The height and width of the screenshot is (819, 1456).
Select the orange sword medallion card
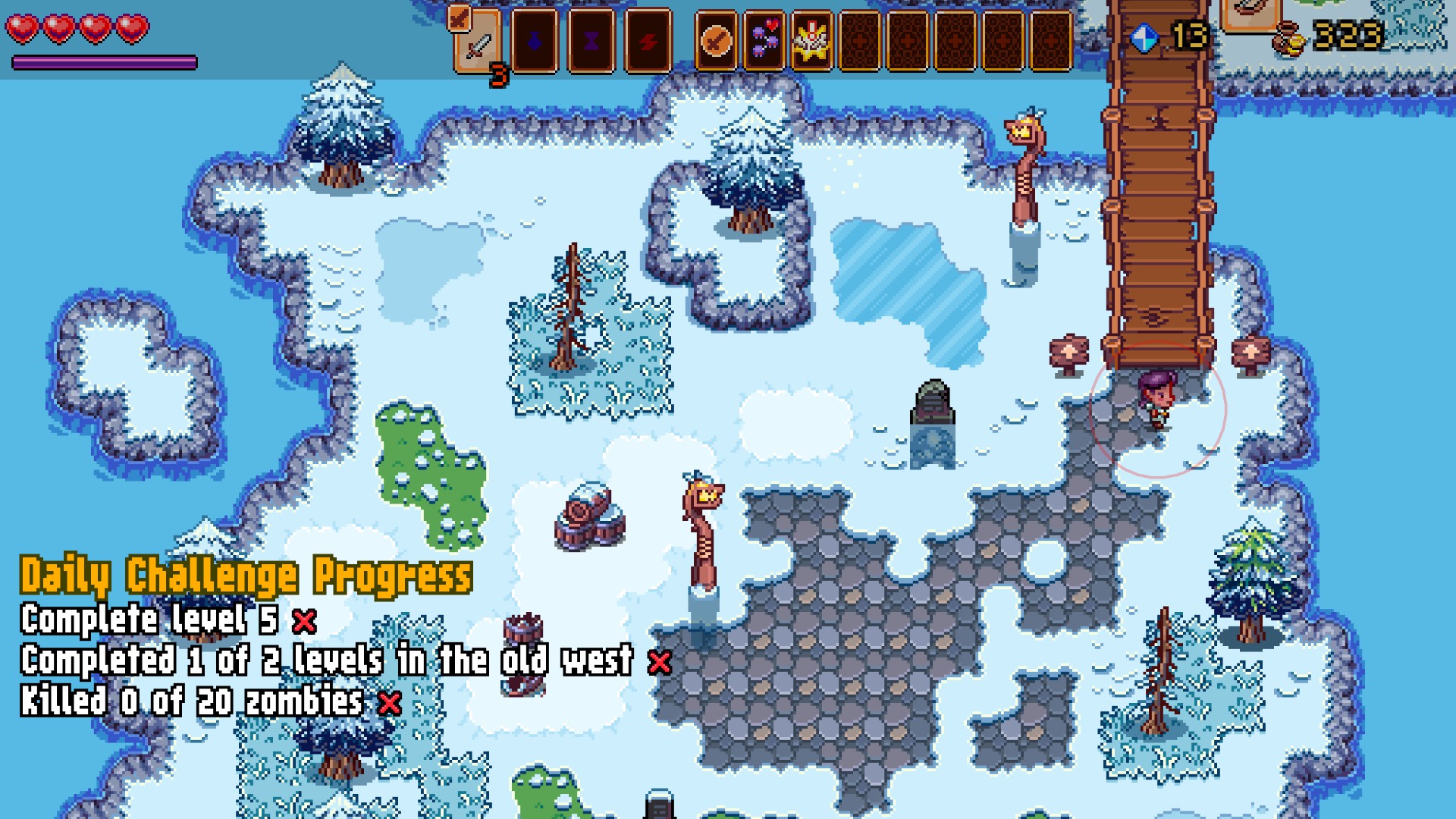pos(715,41)
